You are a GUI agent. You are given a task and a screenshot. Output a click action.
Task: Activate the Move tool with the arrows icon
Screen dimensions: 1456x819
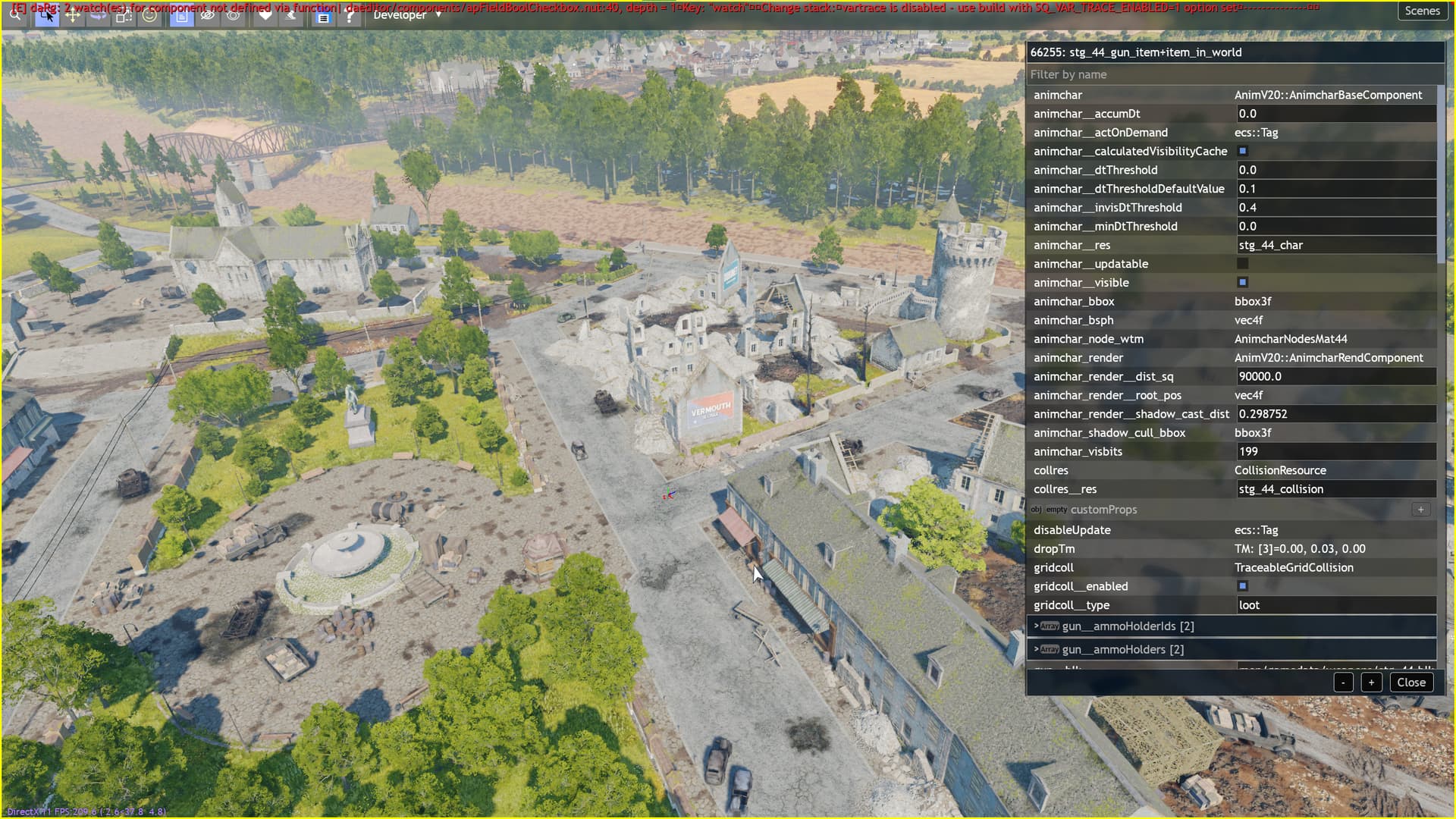[x=73, y=15]
